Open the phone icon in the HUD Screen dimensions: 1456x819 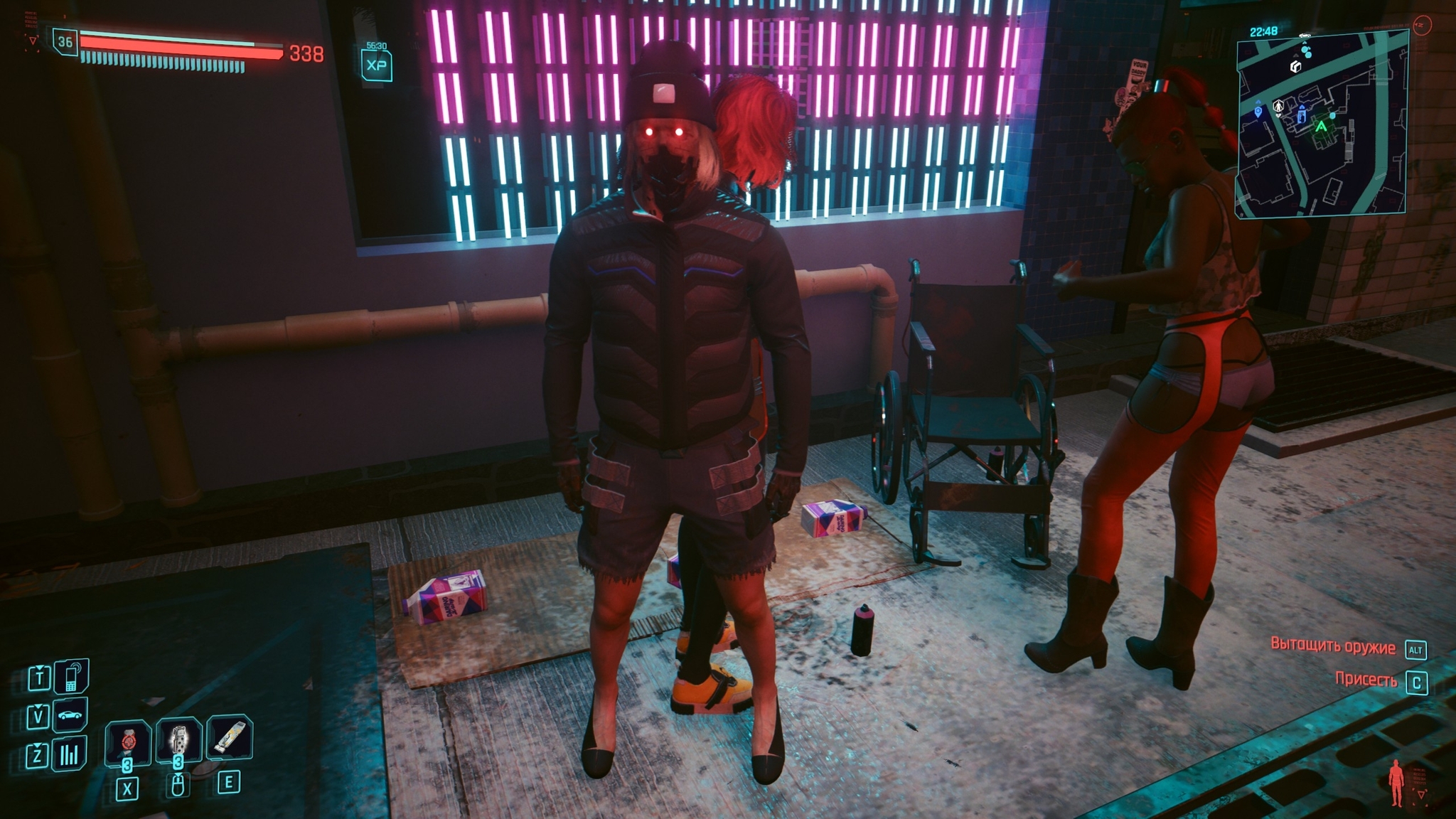point(71,677)
